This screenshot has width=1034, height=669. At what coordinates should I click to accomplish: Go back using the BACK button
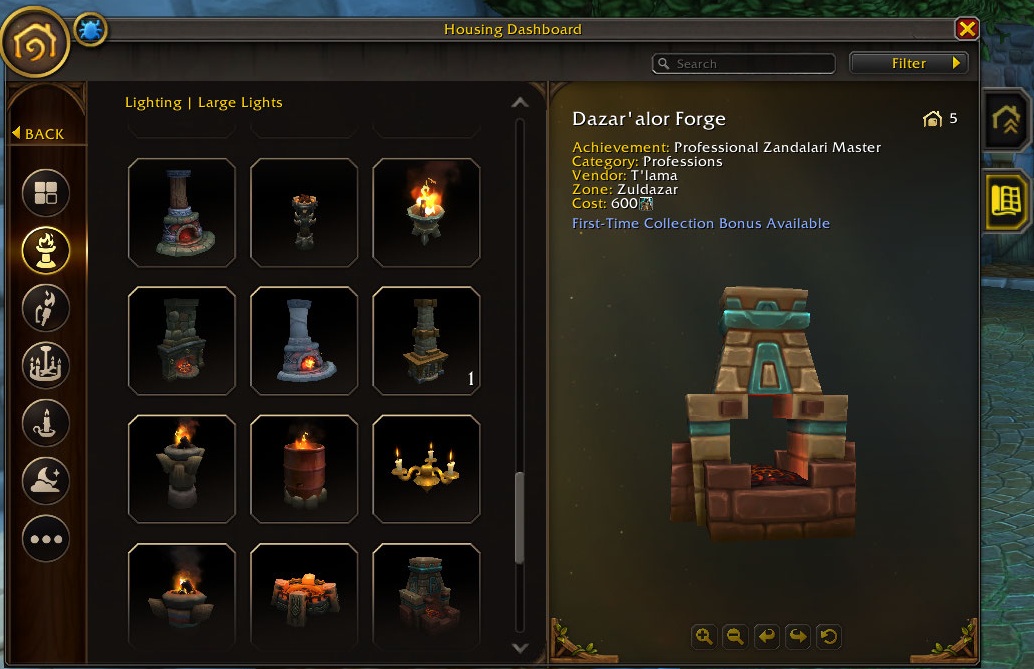(x=38, y=134)
